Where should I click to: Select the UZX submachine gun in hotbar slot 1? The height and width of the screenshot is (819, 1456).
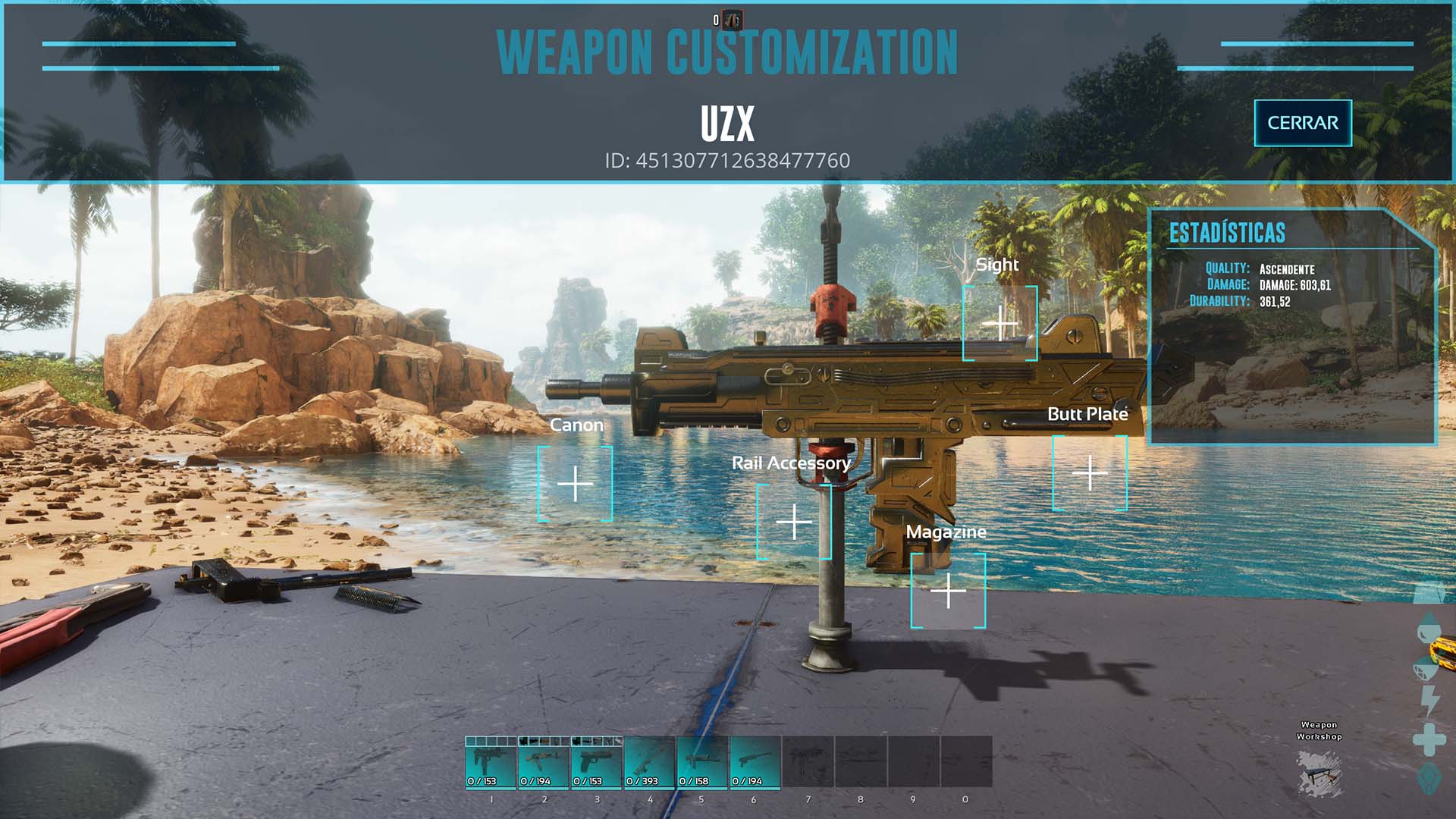491,763
